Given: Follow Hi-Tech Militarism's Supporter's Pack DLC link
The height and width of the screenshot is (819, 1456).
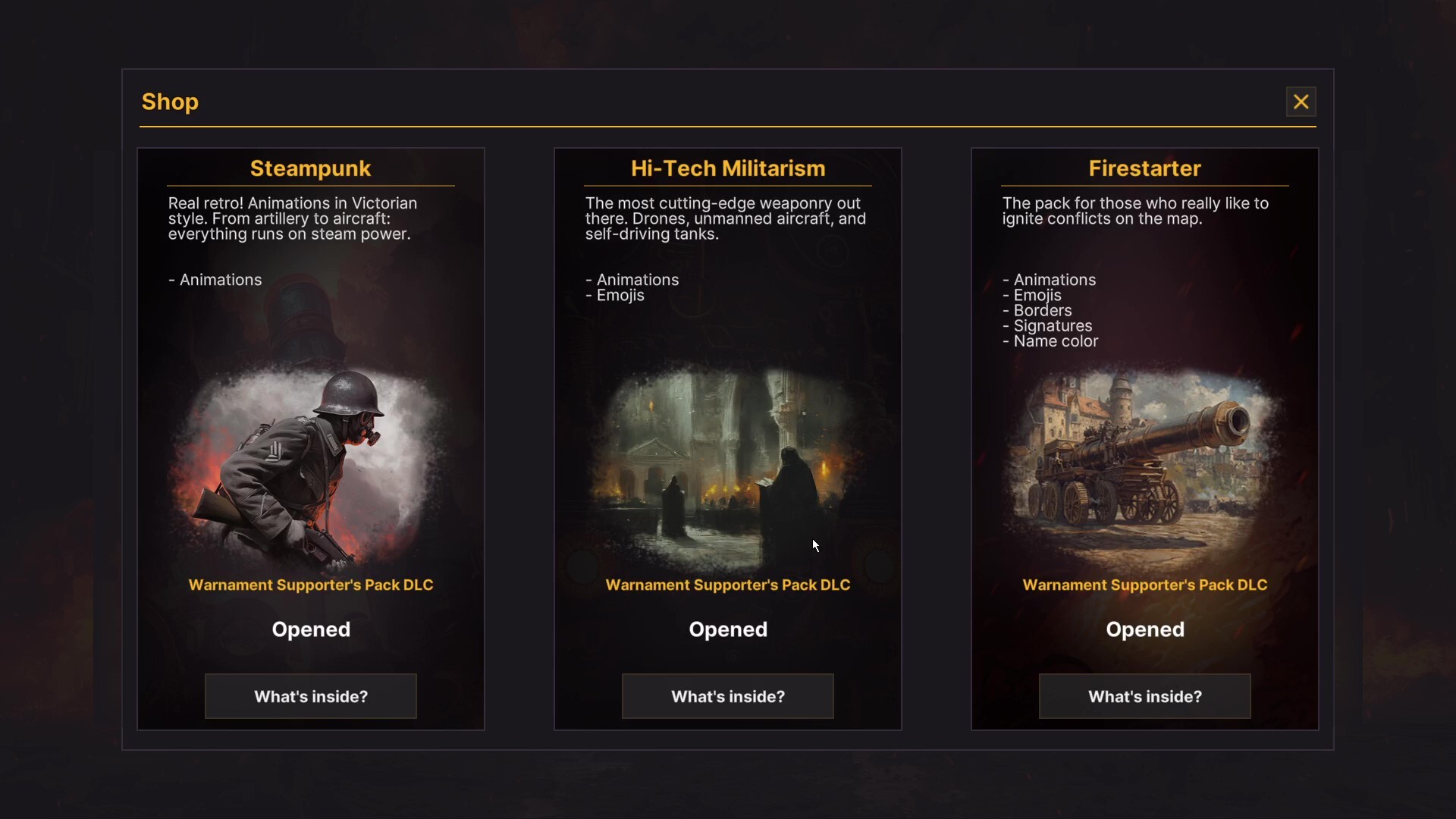Looking at the screenshot, I should coord(728,585).
